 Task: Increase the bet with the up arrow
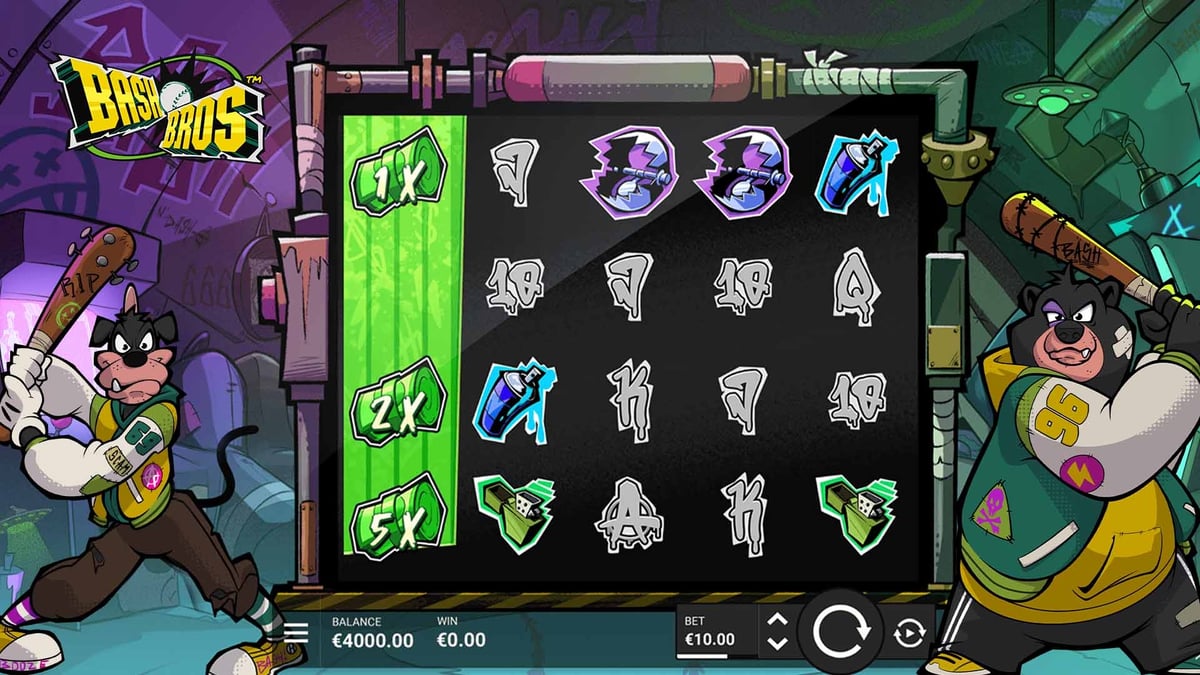(777, 621)
